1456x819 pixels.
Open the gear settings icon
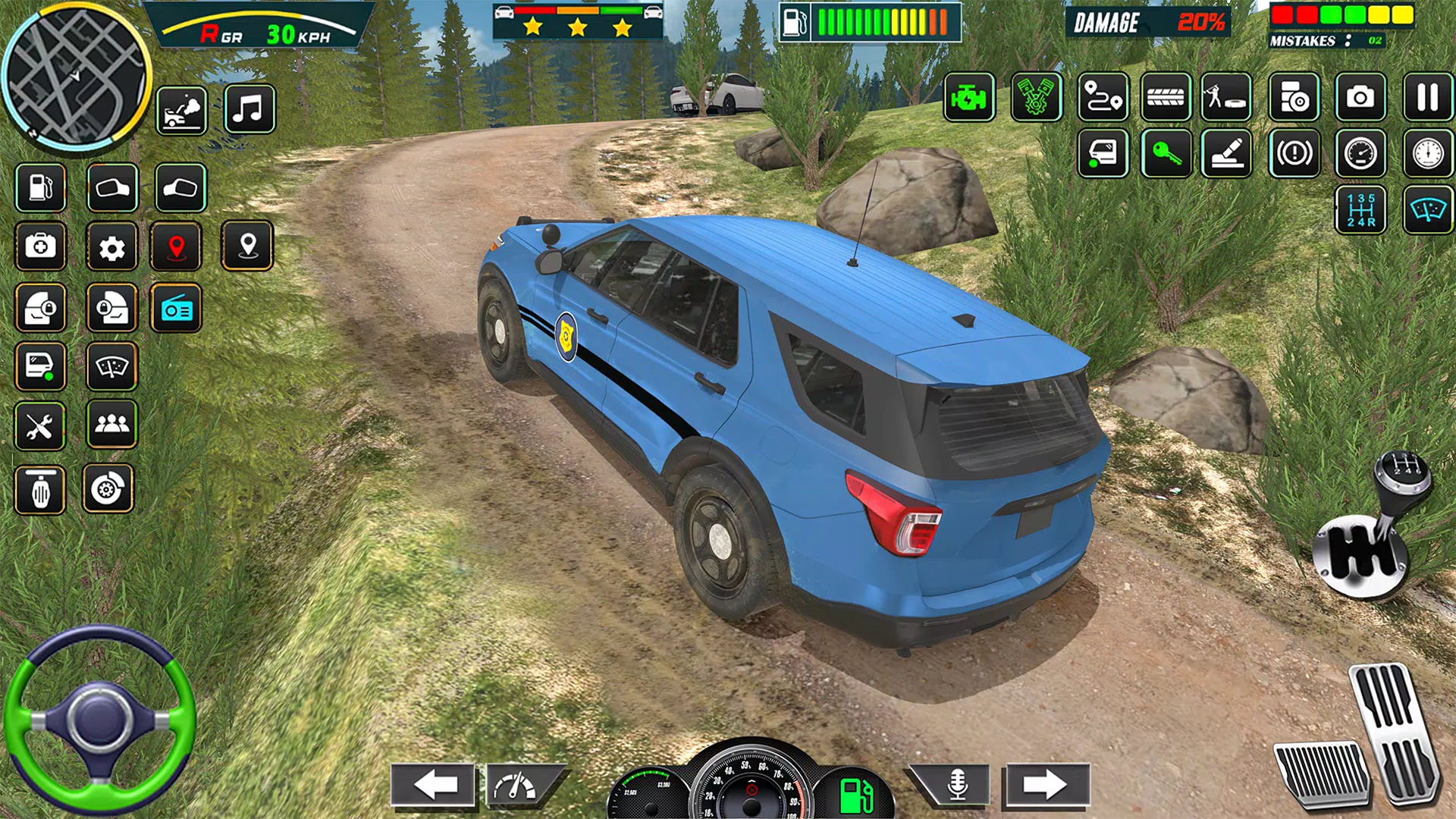pyautogui.click(x=111, y=247)
